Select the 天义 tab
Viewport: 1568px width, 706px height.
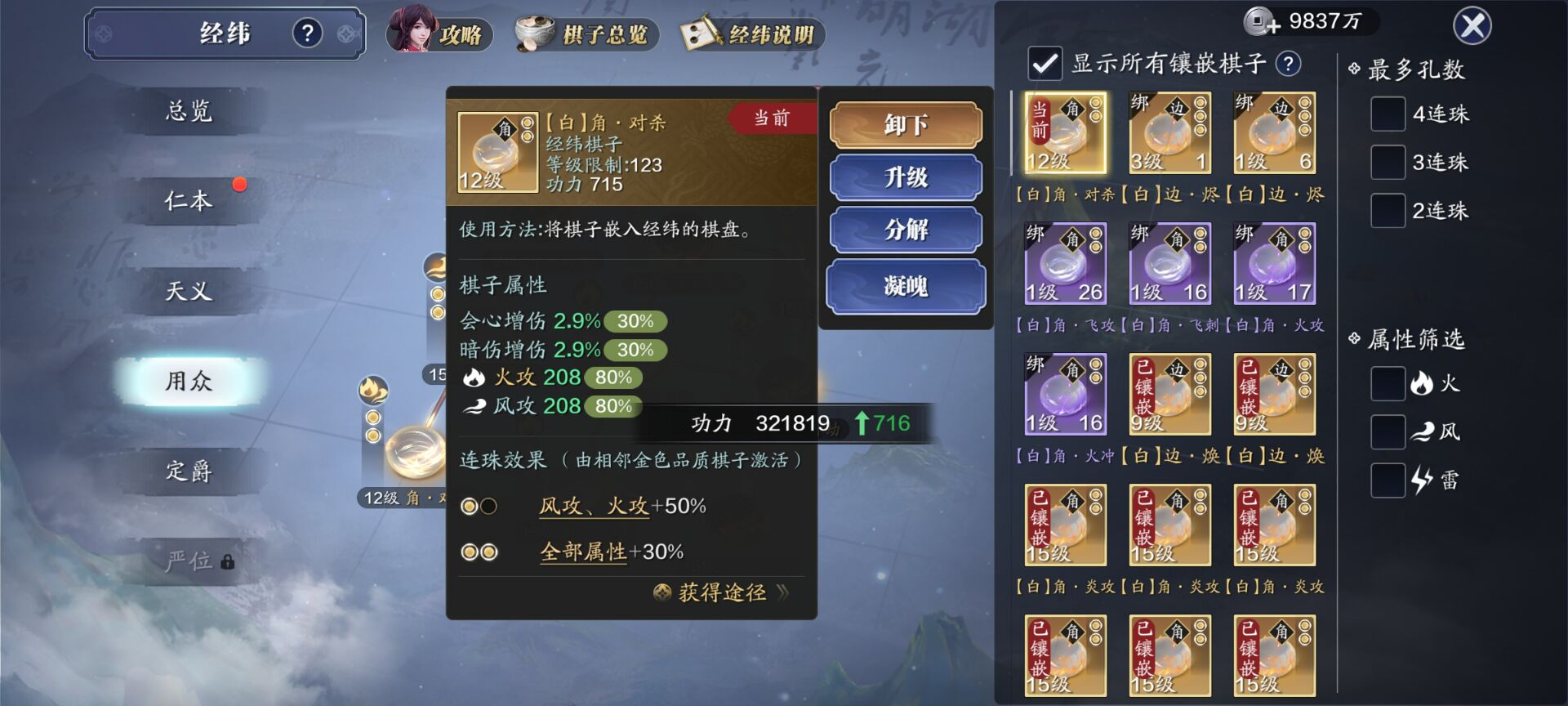(189, 291)
